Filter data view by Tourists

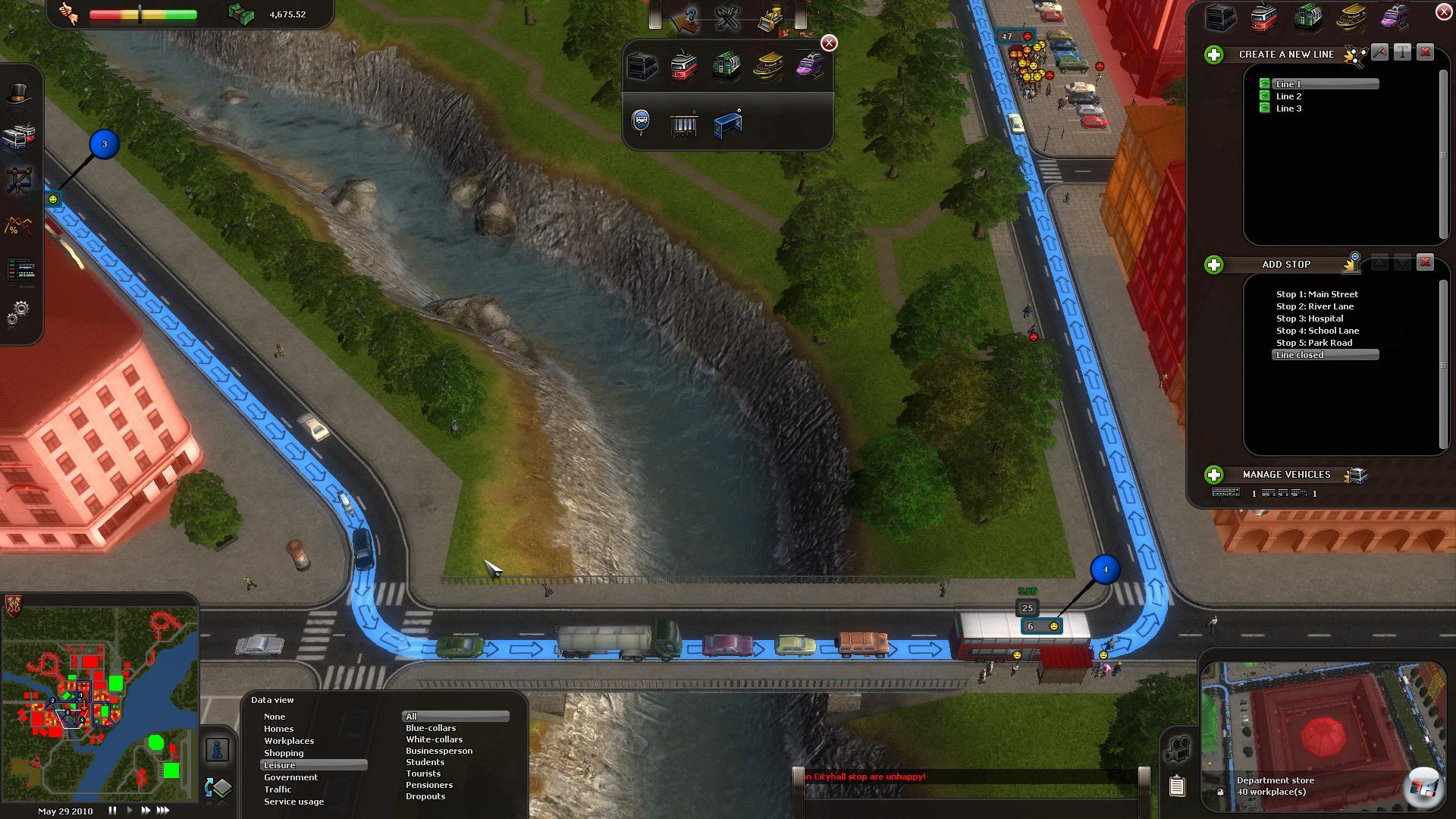(x=423, y=773)
